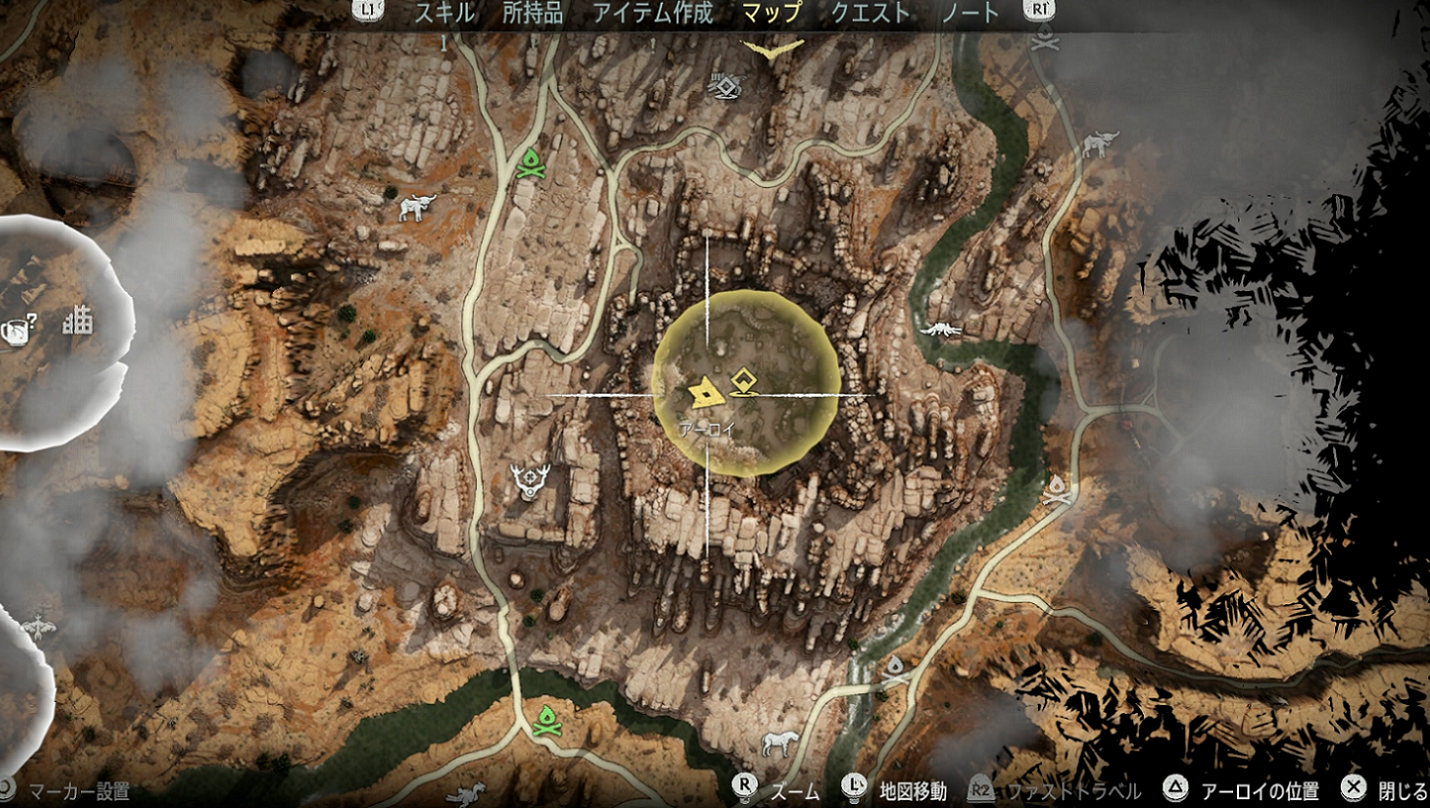Image resolution: width=1430 pixels, height=808 pixels.
Task: Pick the crawling machine icon beside the river
Action: (940, 329)
